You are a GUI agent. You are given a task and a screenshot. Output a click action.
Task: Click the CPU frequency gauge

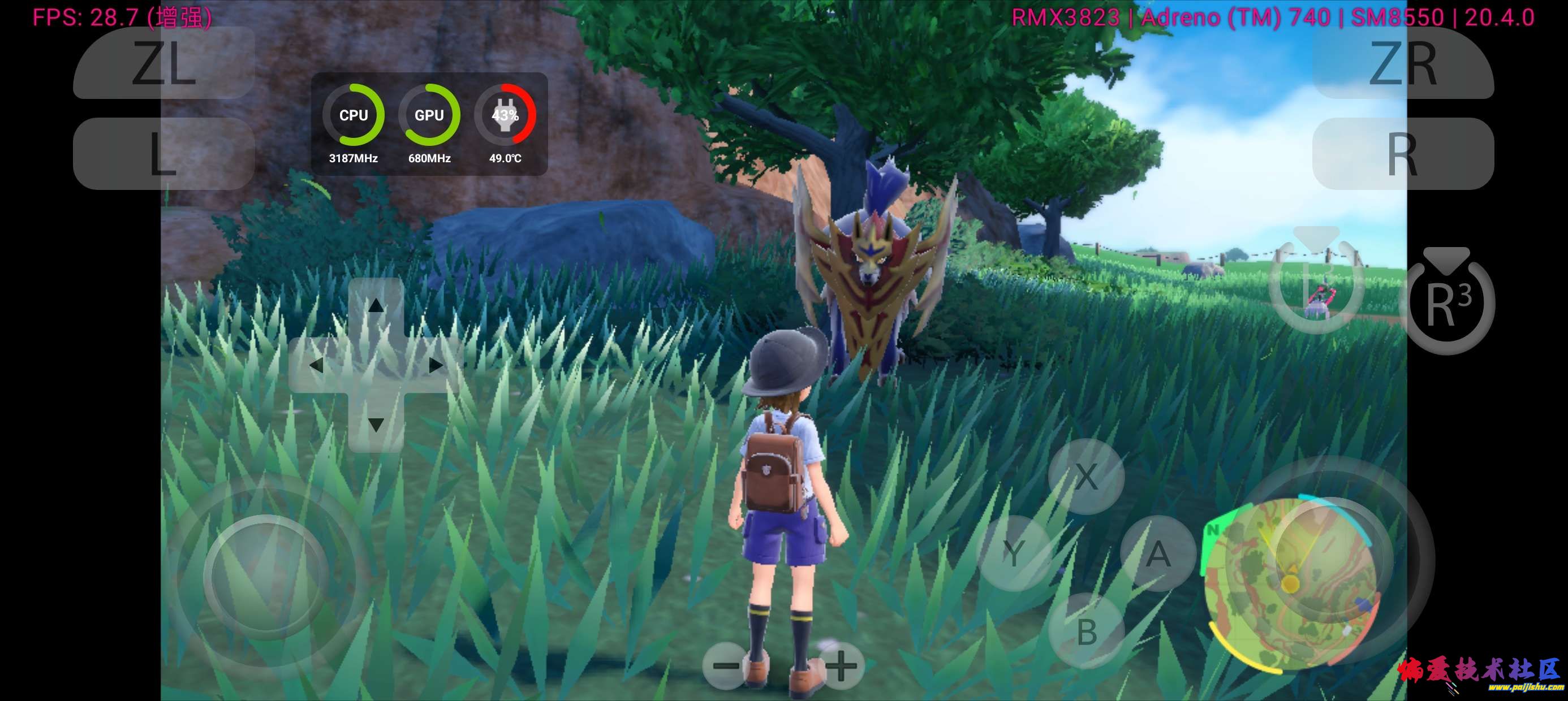[353, 116]
